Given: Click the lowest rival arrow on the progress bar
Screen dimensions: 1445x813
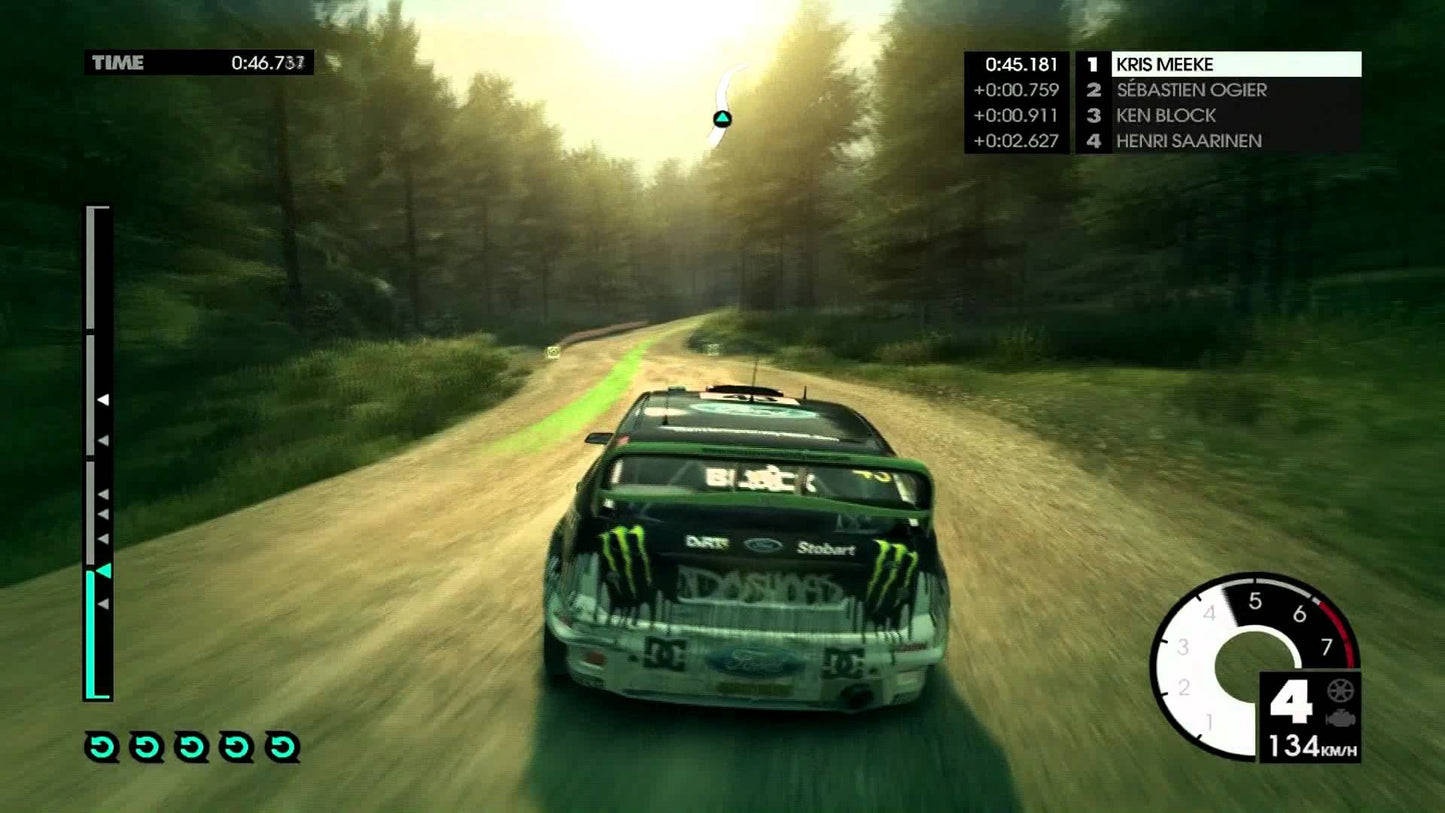Looking at the screenshot, I should pos(104,603).
